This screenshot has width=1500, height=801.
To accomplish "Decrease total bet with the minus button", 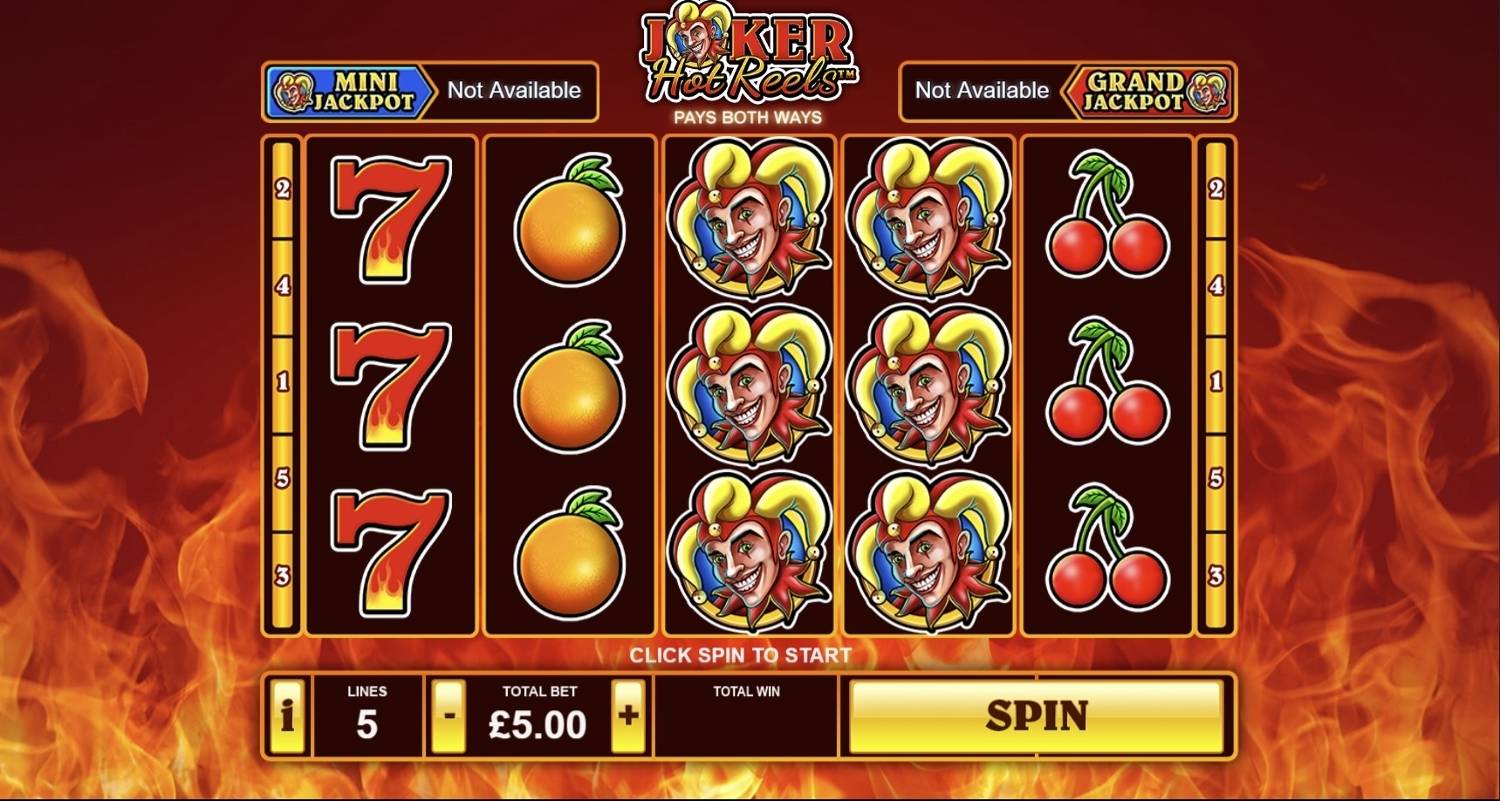I will coord(449,716).
